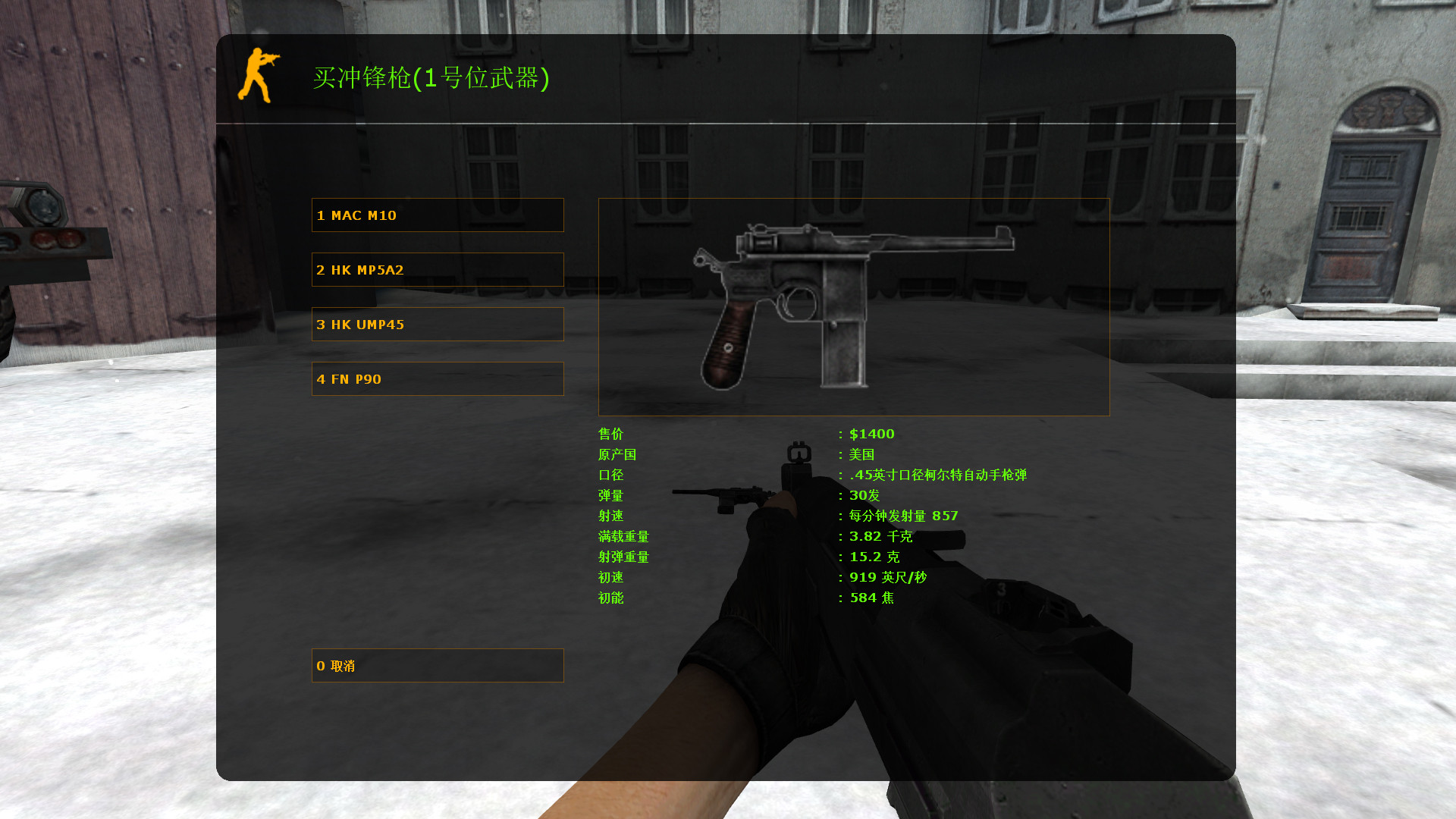The width and height of the screenshot is (1456, 819).
Task: Click the 美国 country value text
Action: pyautogui.click(x=861, y=455)
